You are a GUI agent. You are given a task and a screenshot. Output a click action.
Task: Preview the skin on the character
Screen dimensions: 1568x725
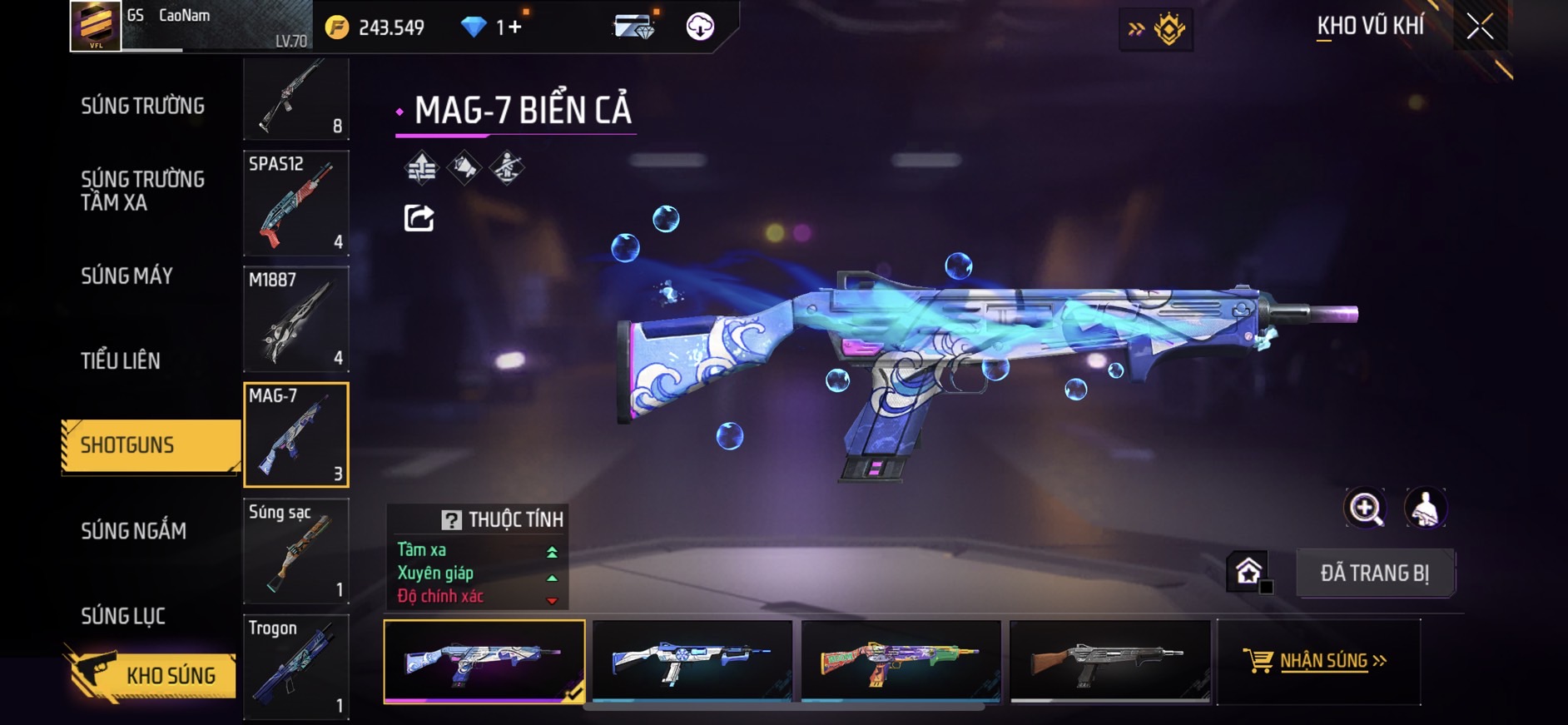[1425, 508]
